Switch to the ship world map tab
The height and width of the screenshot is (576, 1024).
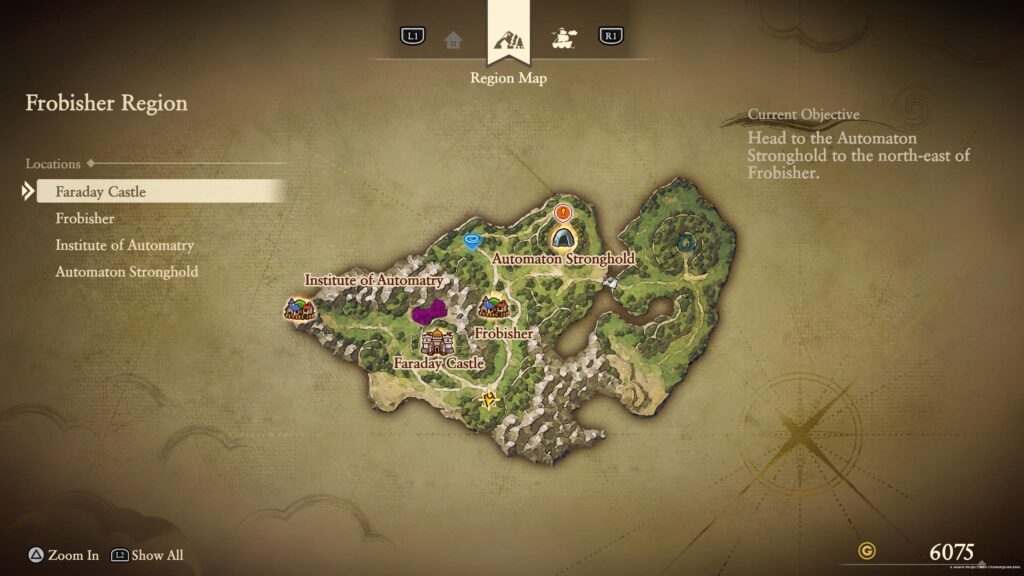[564, 39]
